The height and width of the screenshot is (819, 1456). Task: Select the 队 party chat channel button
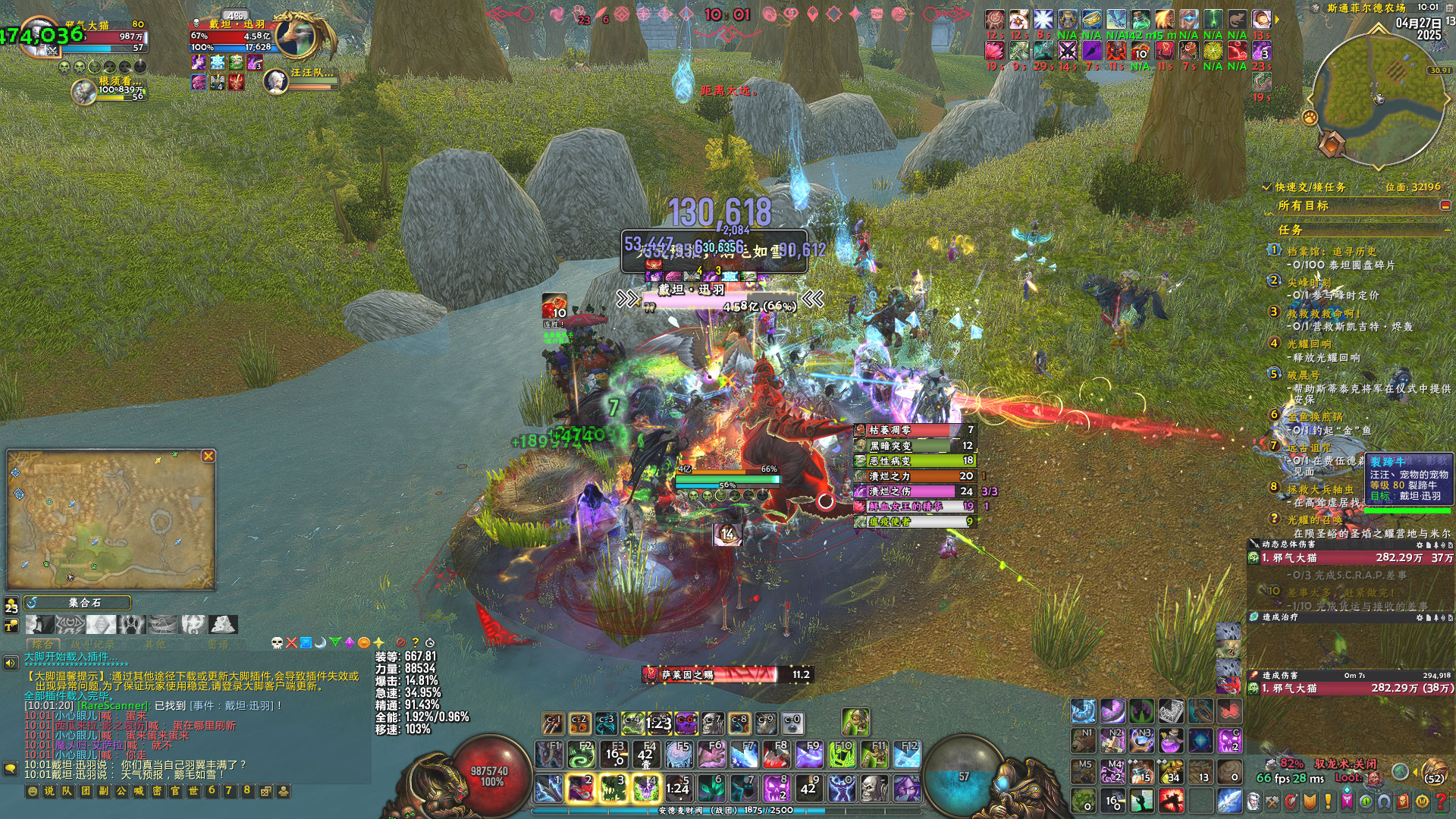(67, 791)
